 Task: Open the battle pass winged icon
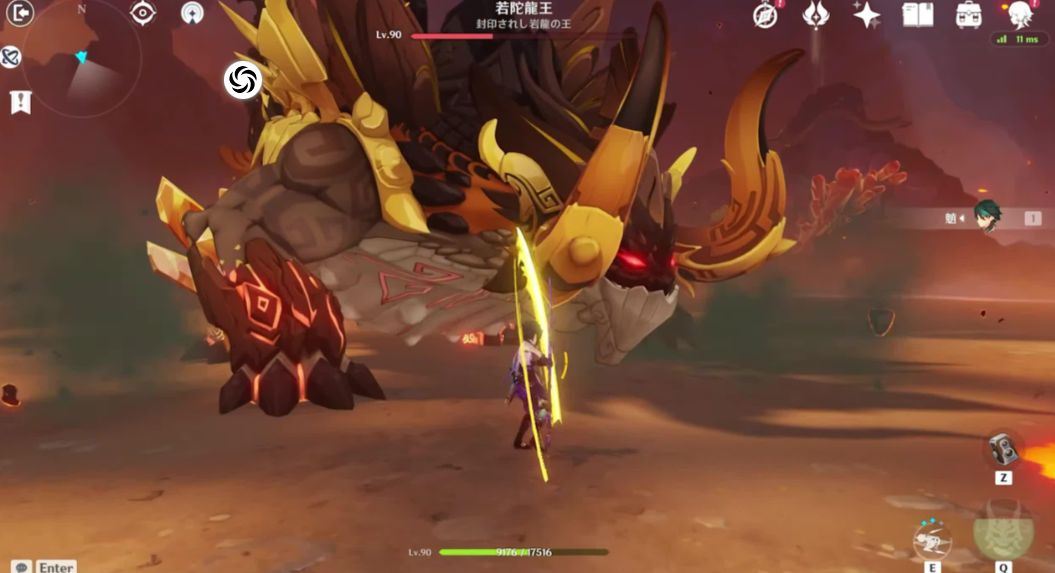(816, 14)
